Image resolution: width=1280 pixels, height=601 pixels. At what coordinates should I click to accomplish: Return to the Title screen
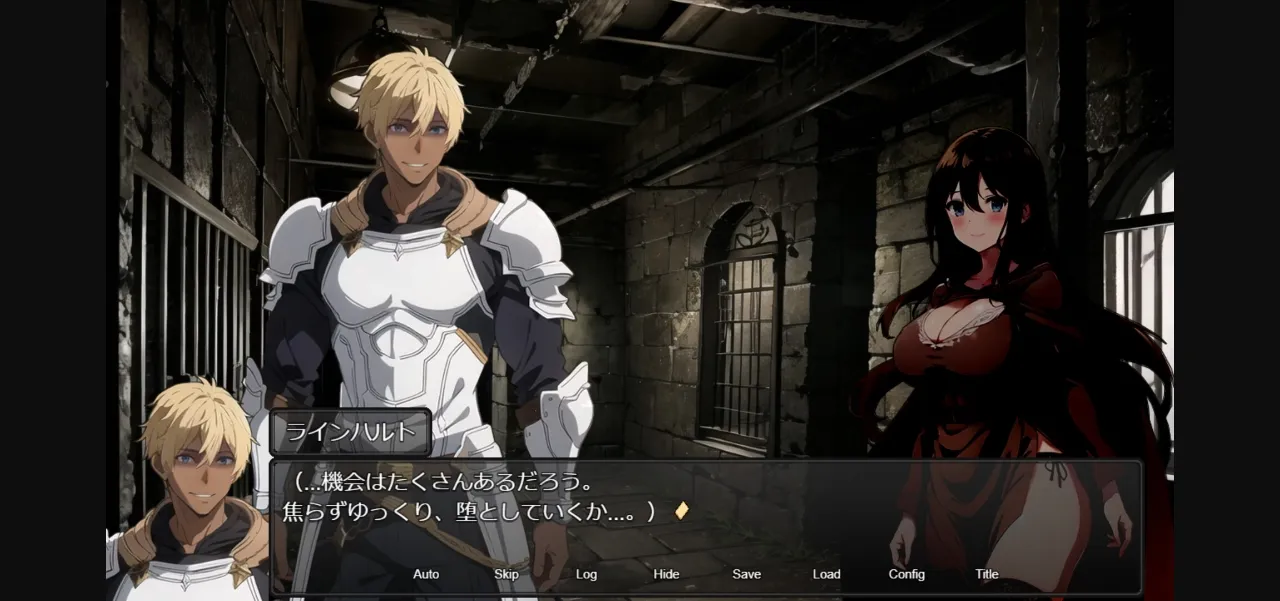(986, 574)
